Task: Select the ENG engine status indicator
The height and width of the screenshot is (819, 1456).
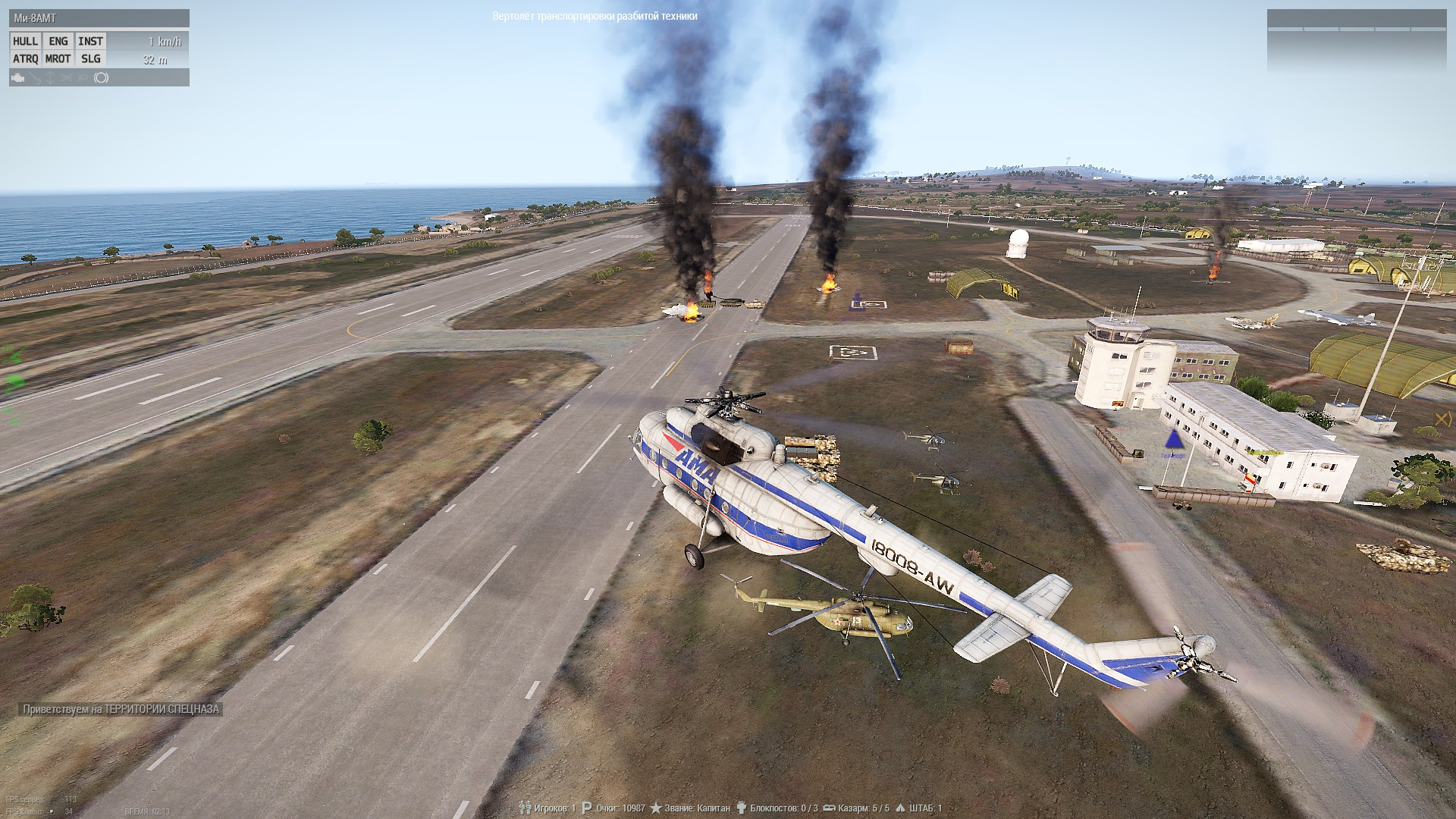Action: (x=58, y=42)
